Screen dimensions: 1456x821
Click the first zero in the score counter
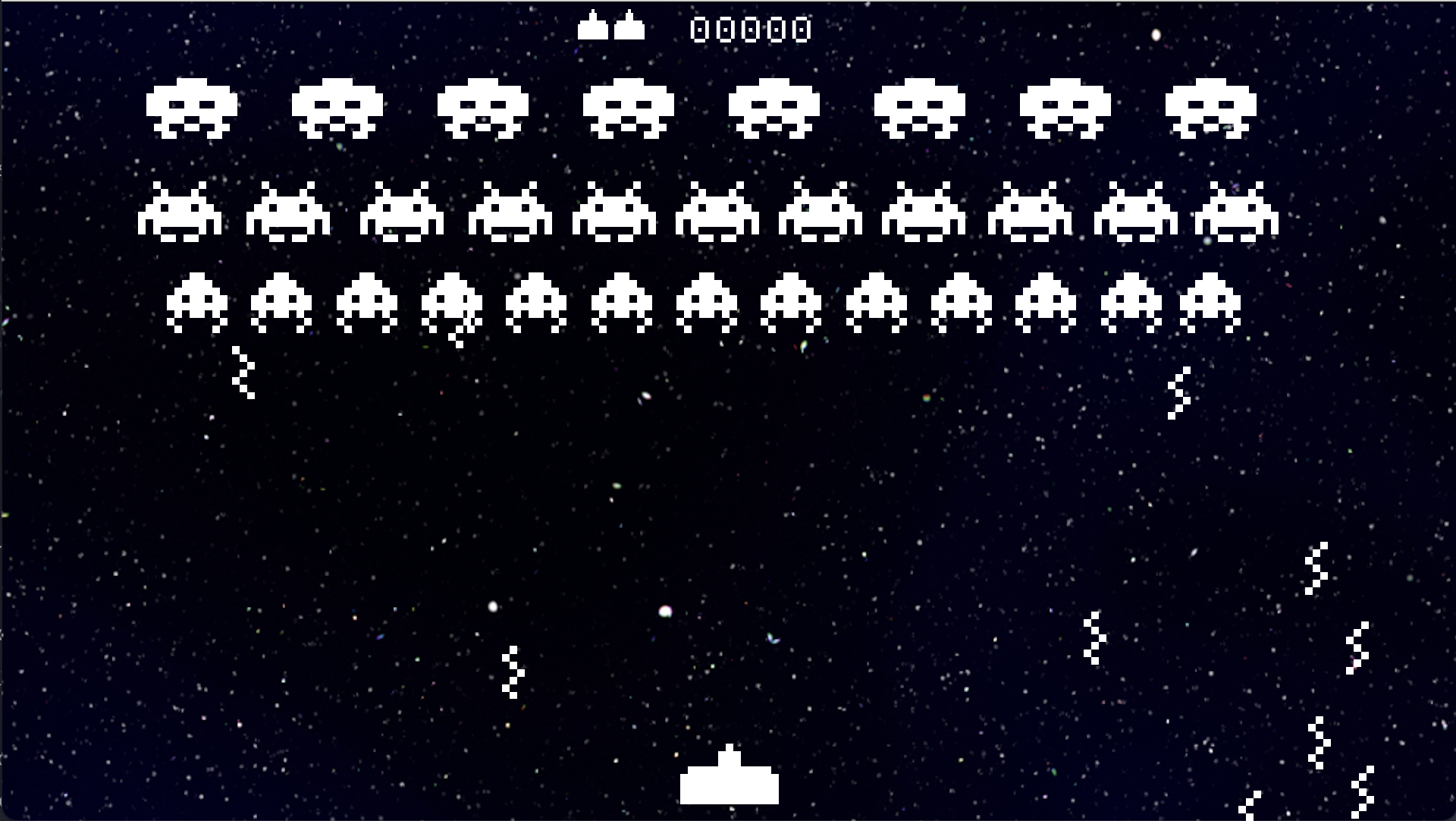tap(699, 29)
